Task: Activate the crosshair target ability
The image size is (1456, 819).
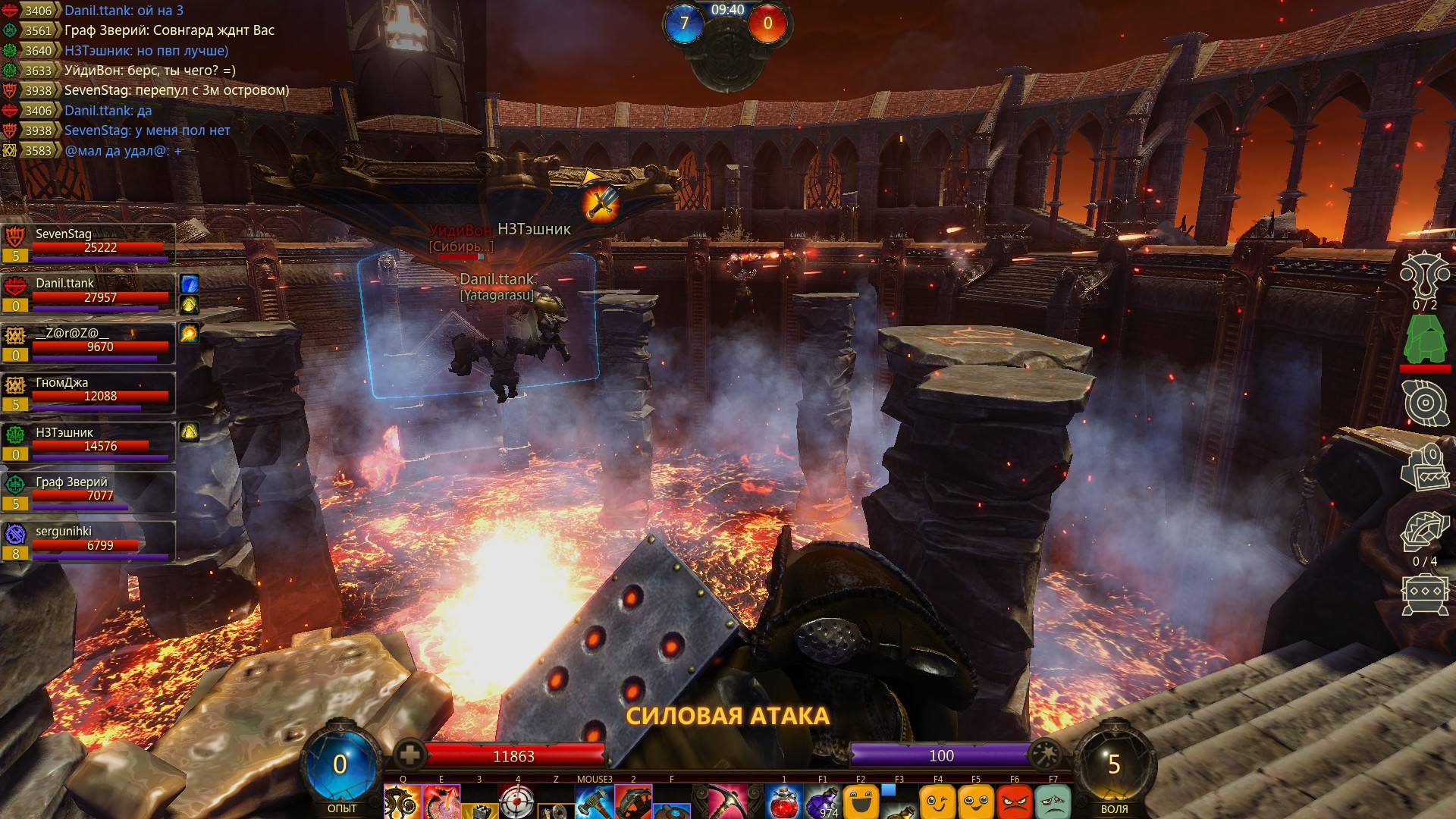Action: (x=518, y=802)
